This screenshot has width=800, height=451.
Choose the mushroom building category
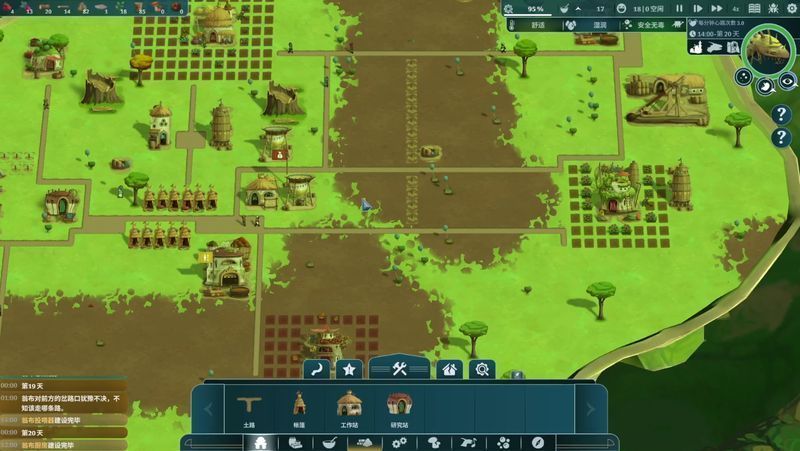click(x=434, y=442)
